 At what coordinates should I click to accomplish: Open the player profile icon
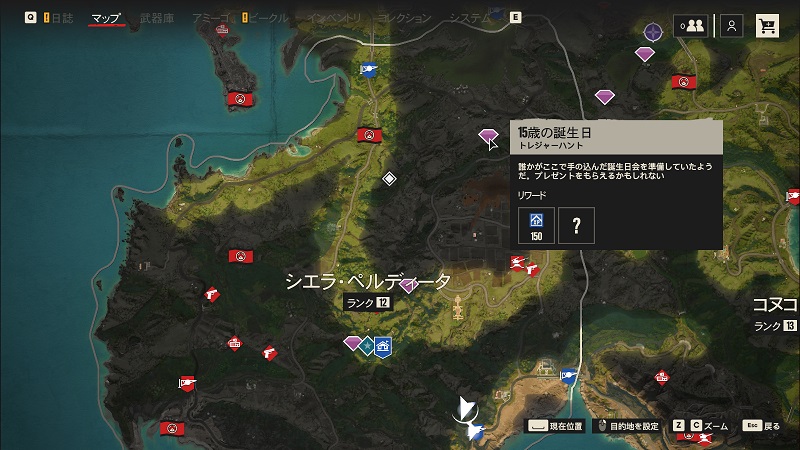tap(732, 27)
